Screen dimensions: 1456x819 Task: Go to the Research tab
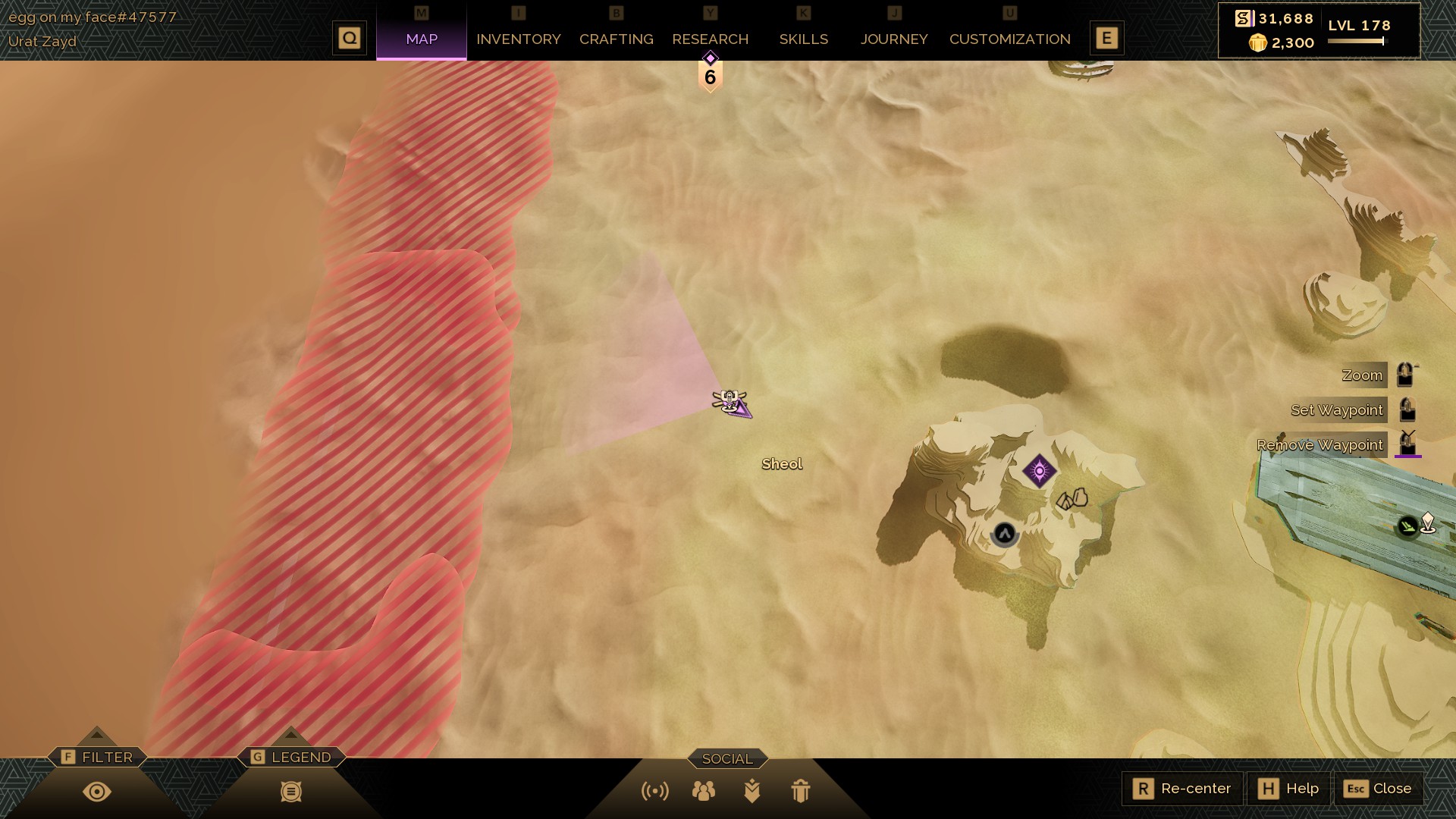710,39
